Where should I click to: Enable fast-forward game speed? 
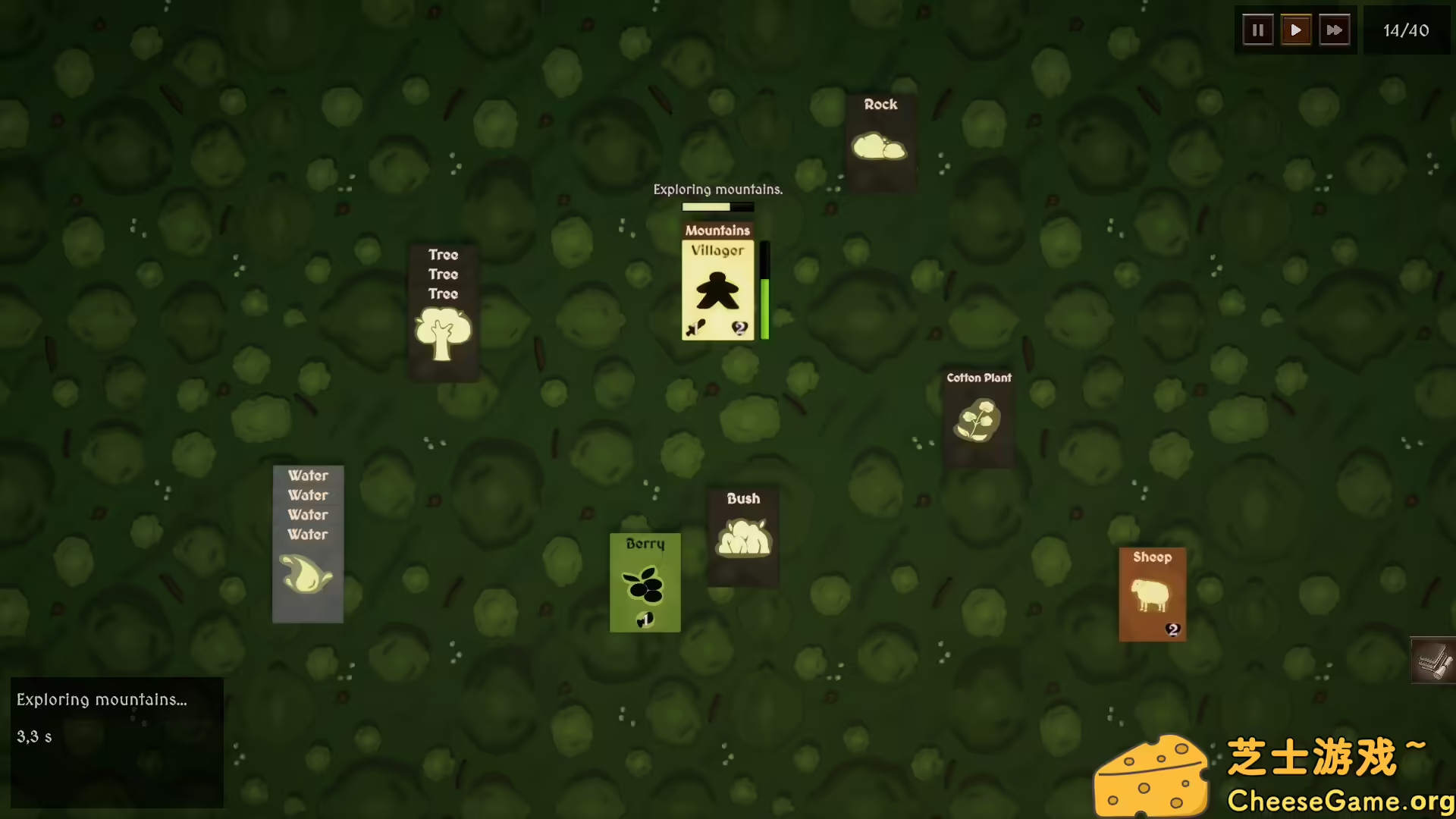pyautogui.click(x=1335, y=30)
